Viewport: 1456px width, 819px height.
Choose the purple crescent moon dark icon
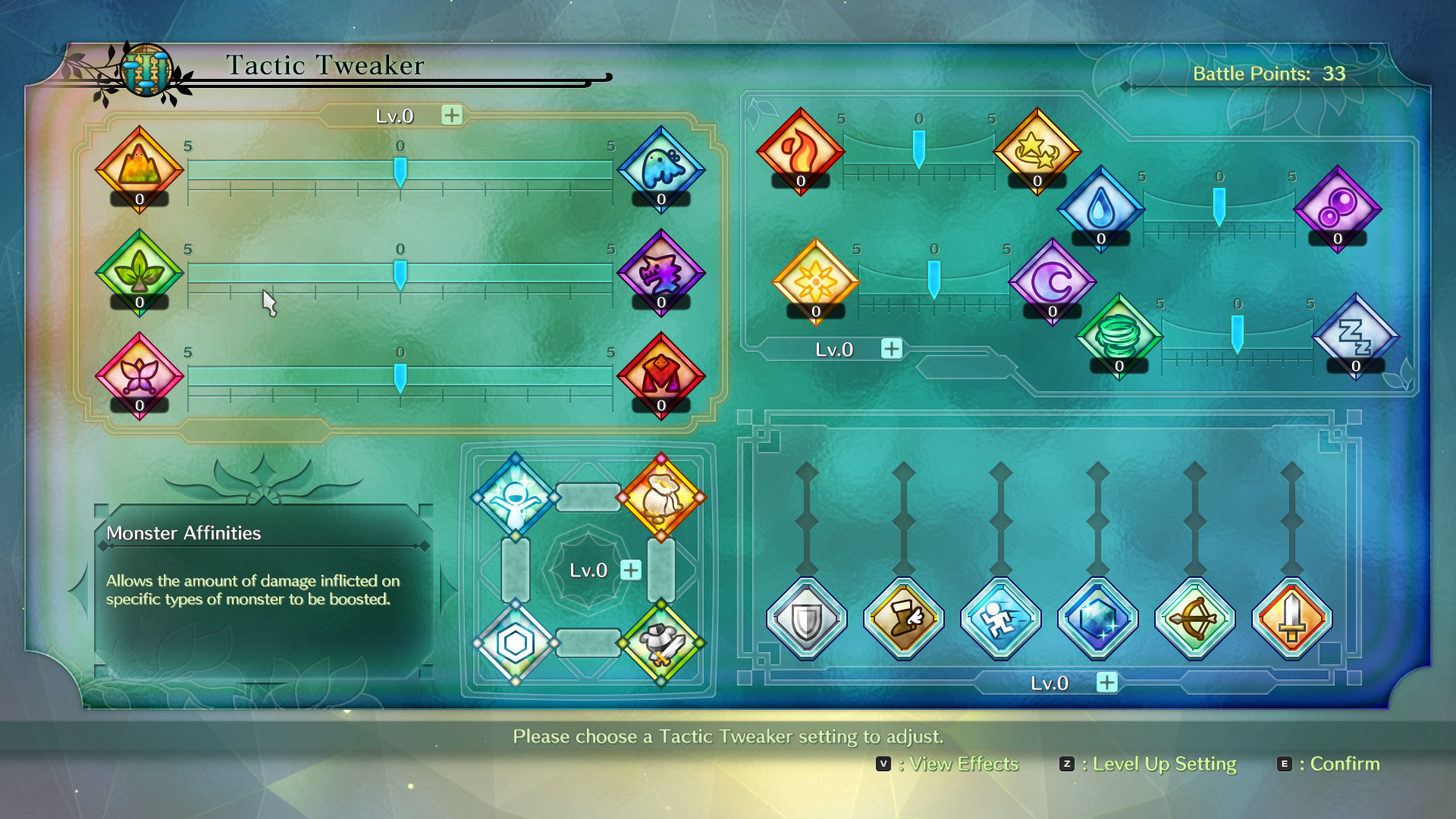tap(1053, 281)
